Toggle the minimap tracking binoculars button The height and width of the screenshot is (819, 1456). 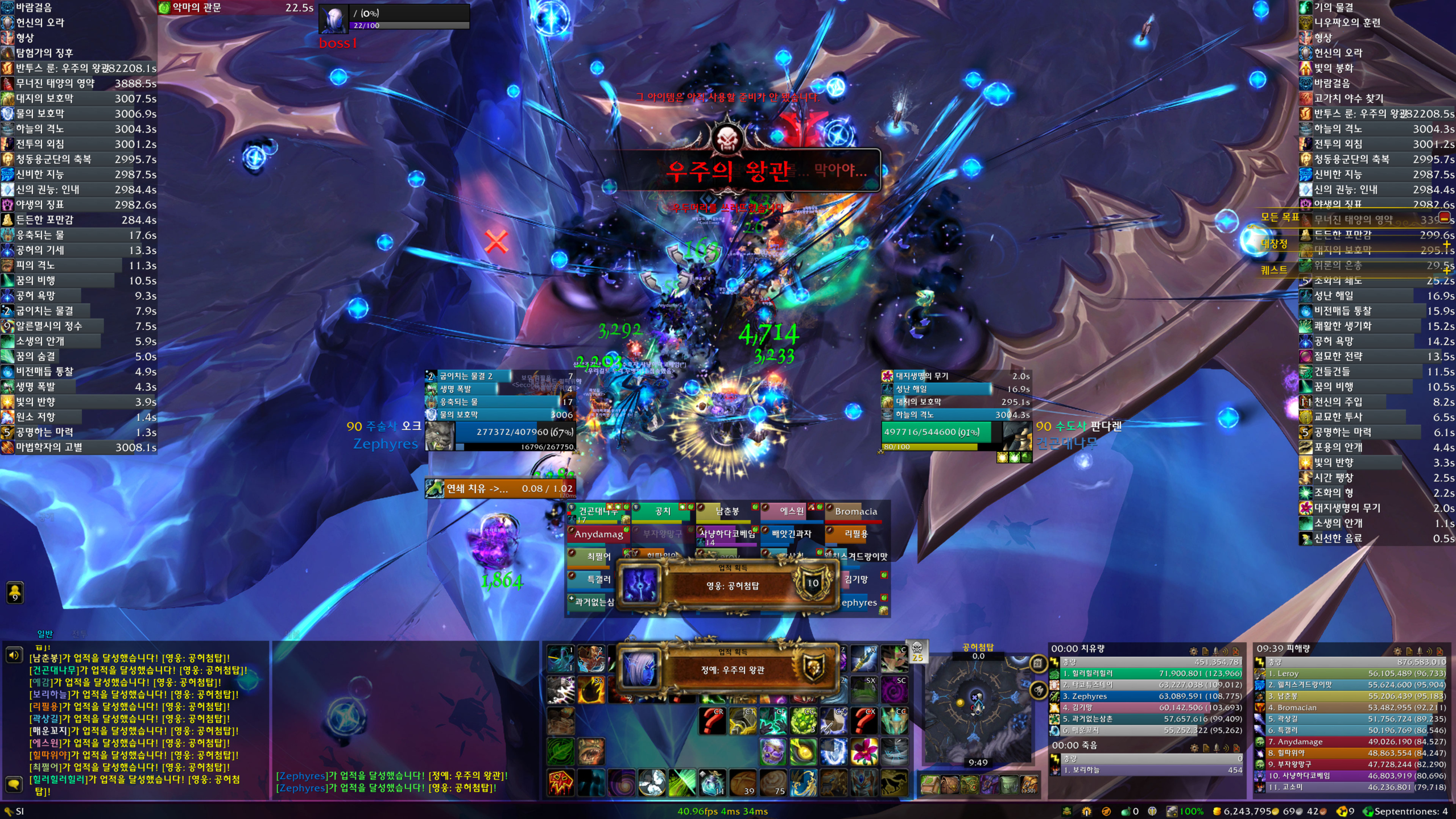coord(1038,690)
